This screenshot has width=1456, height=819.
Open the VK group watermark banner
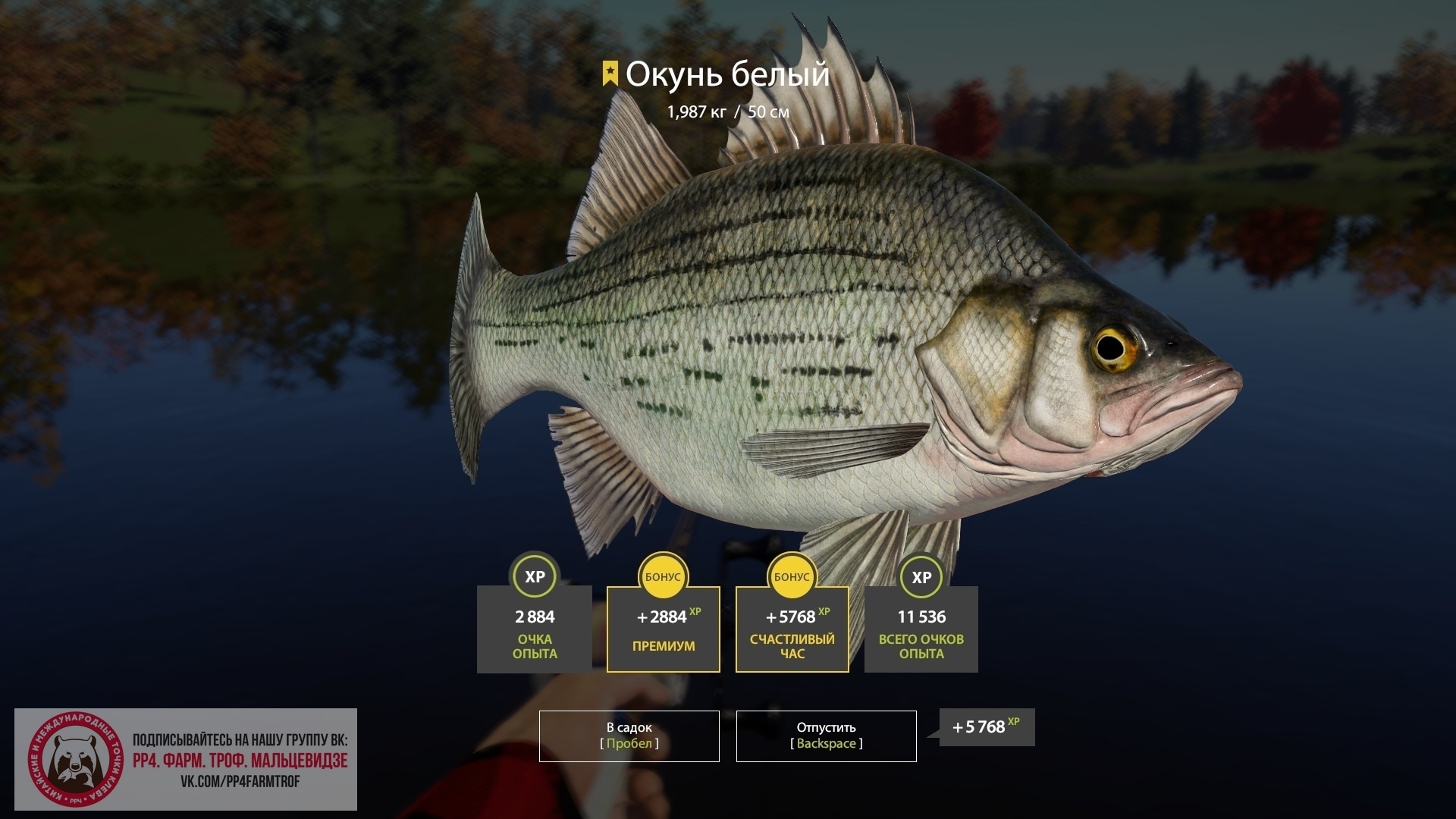point(186,759)
